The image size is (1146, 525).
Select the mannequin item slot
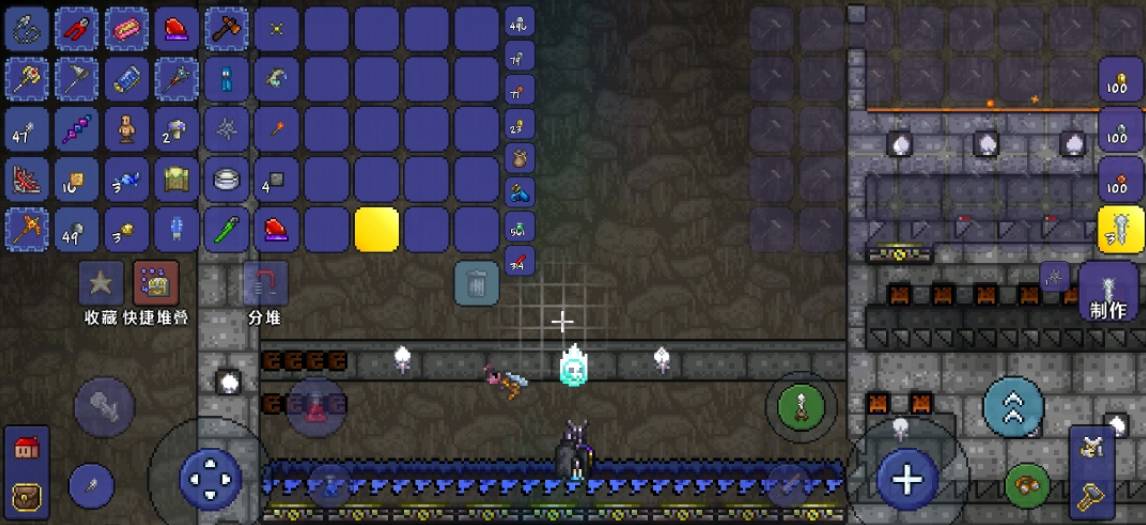pos(127,129)
